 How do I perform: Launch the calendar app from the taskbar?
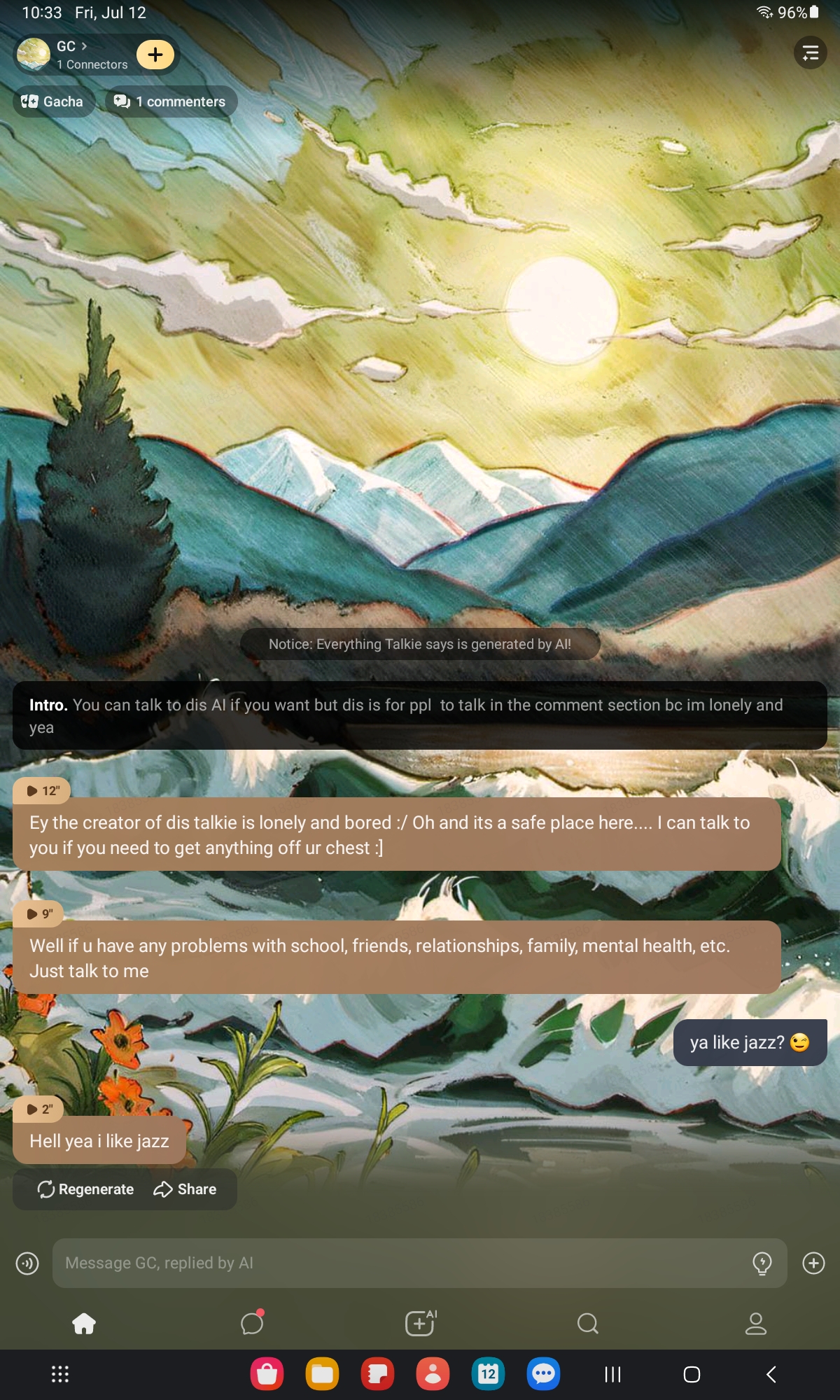click(488, 1373)
